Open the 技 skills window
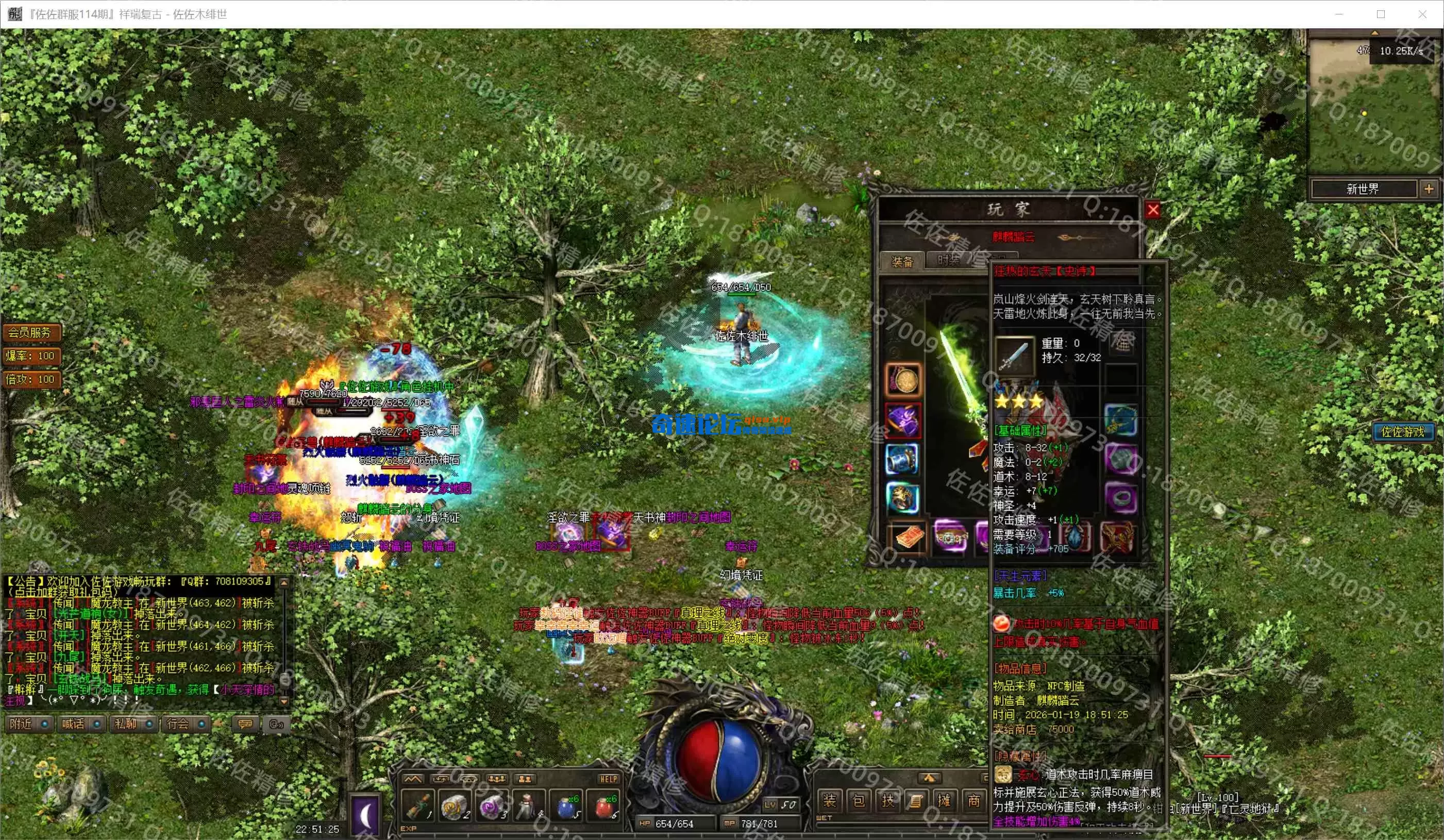 (887, 800)
